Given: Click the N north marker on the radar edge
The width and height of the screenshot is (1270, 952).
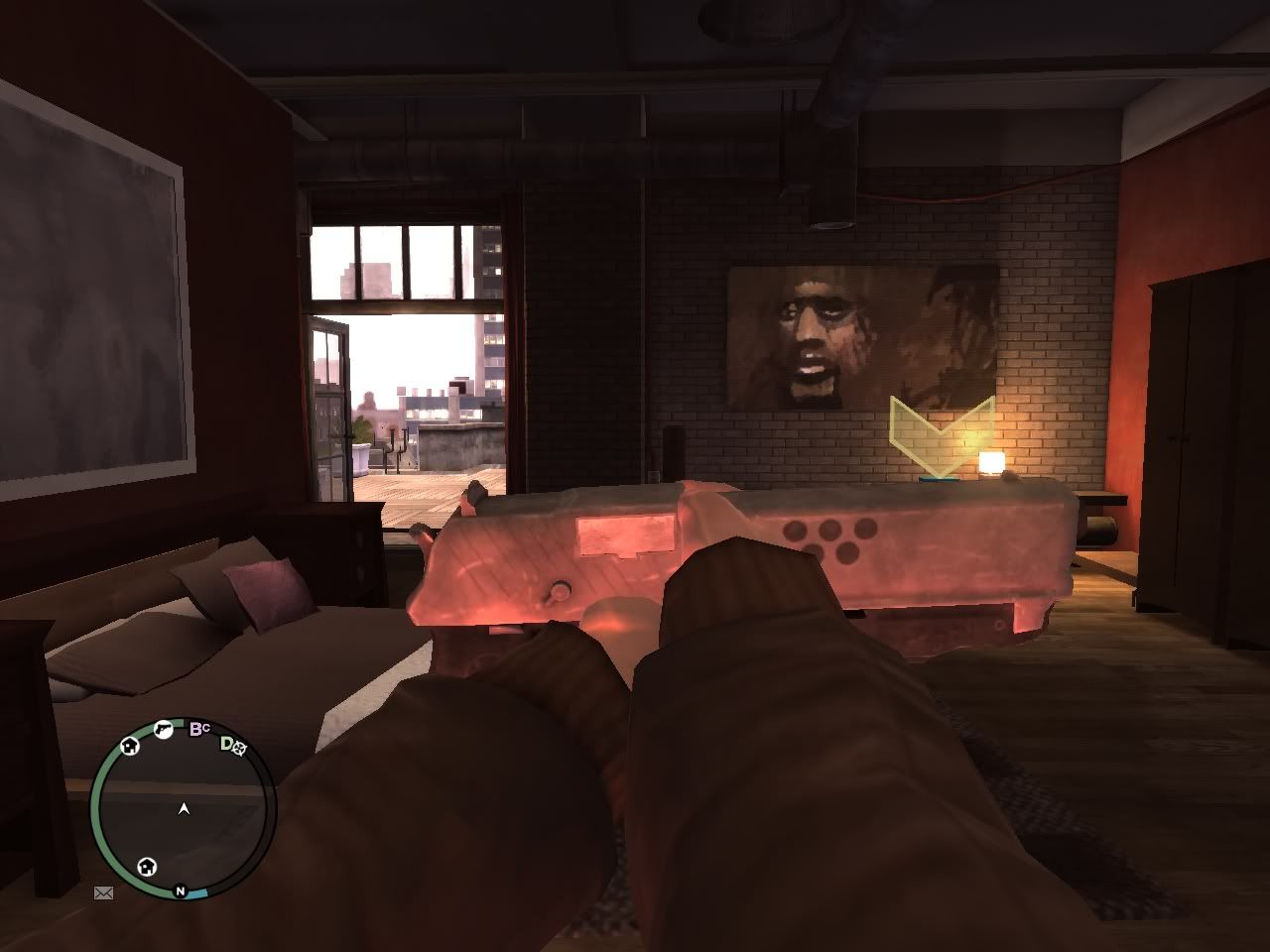Looking at the screenshot, I should click(182, 892).
